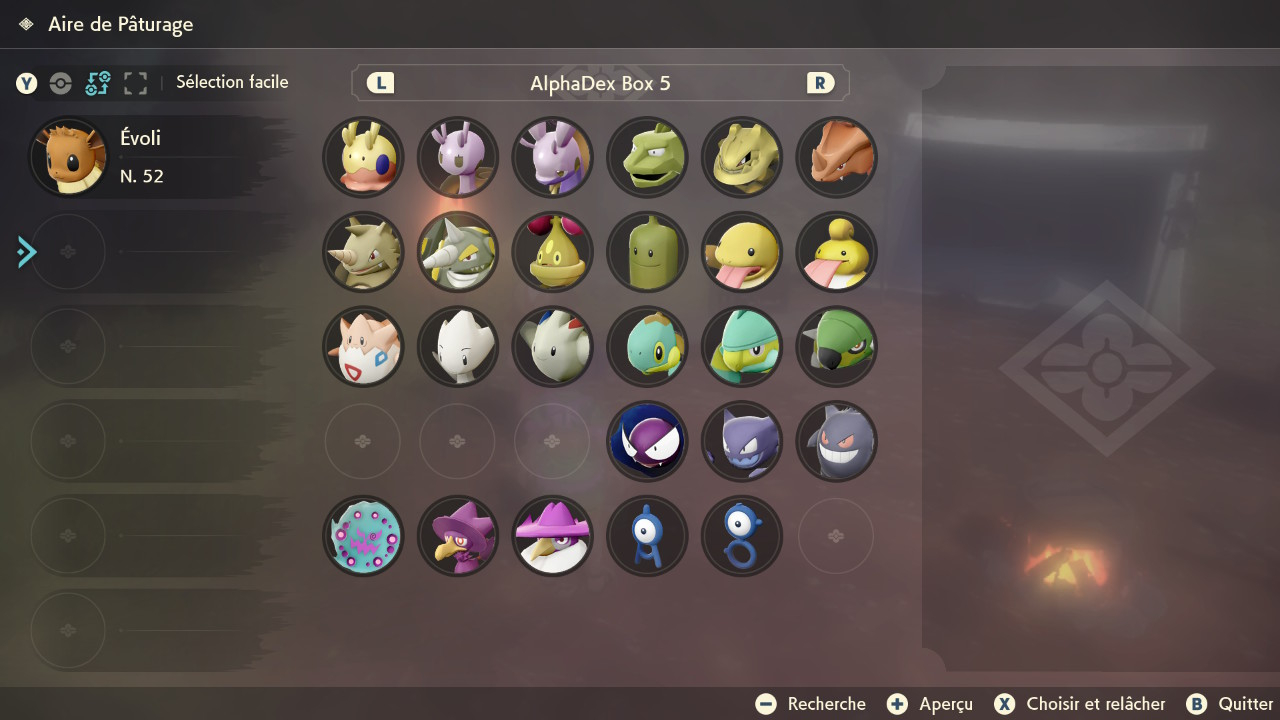Activate the bracket-frame multi-select mode icon
Screen dimensions: 1280x720
(x=135, y=83)
